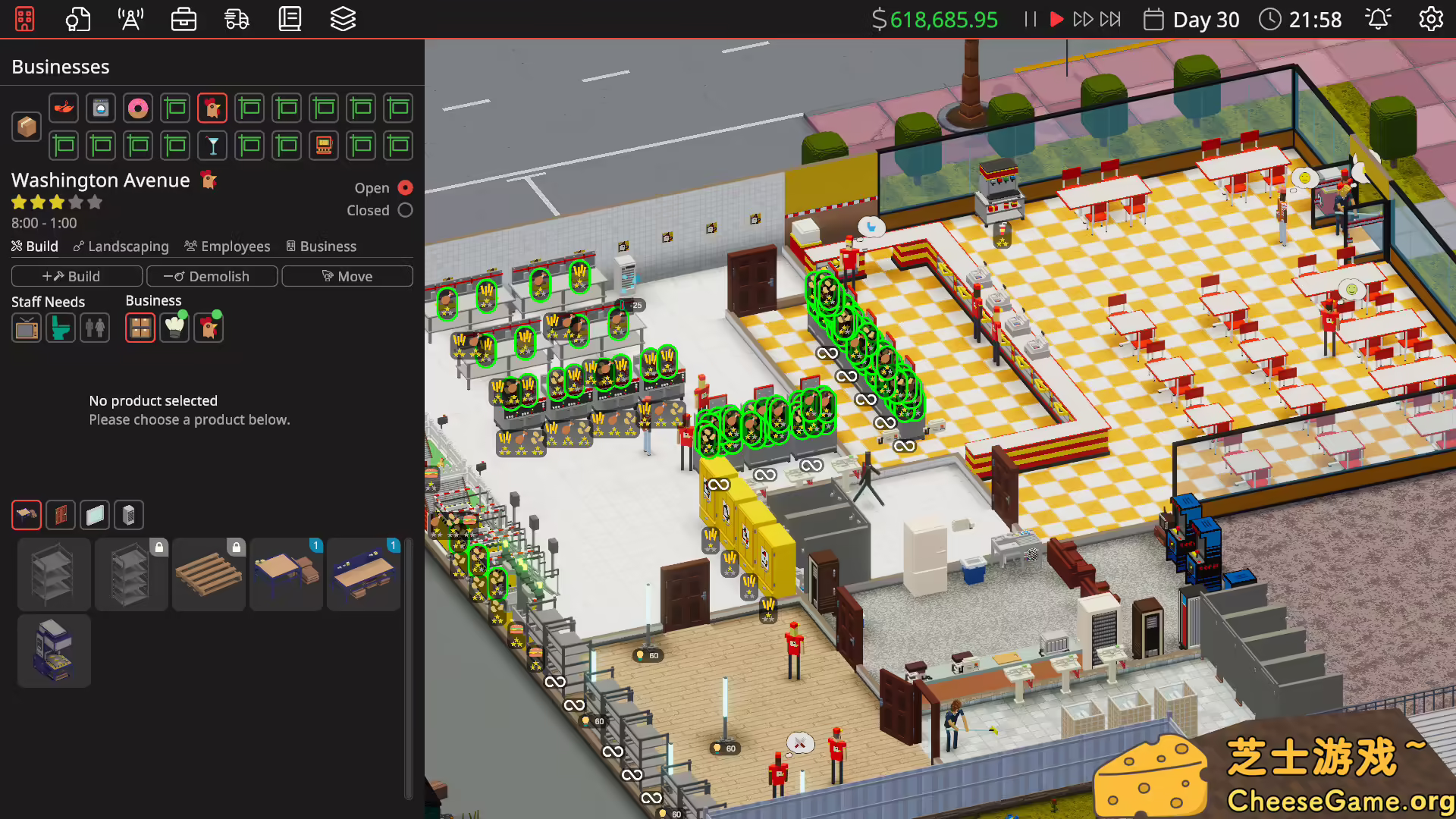Select the wooden pallet item thumbnail
The image size is (1456, 819).
(209, 574)
